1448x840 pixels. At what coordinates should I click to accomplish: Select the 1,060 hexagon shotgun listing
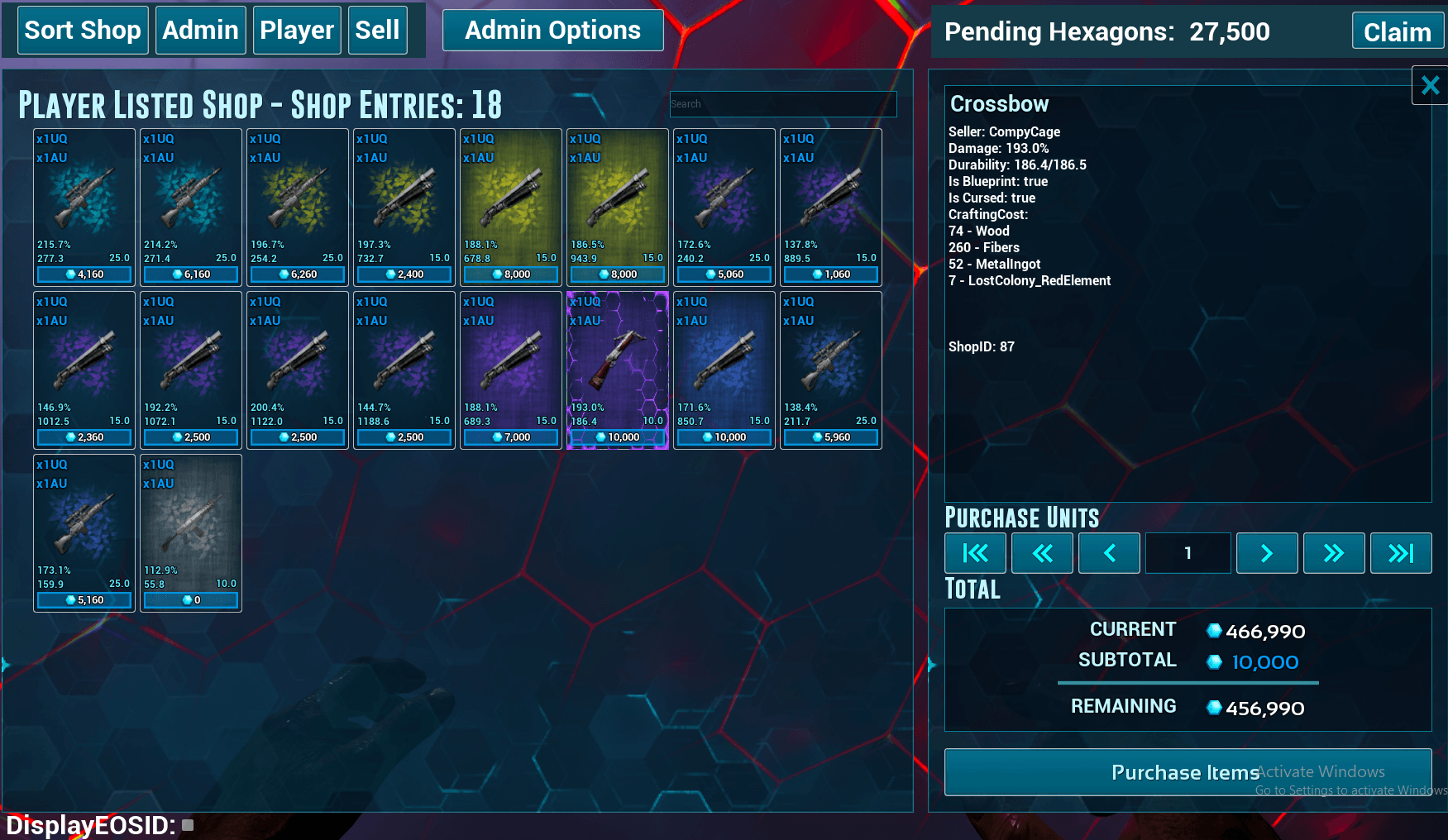(x=831, y=207)
